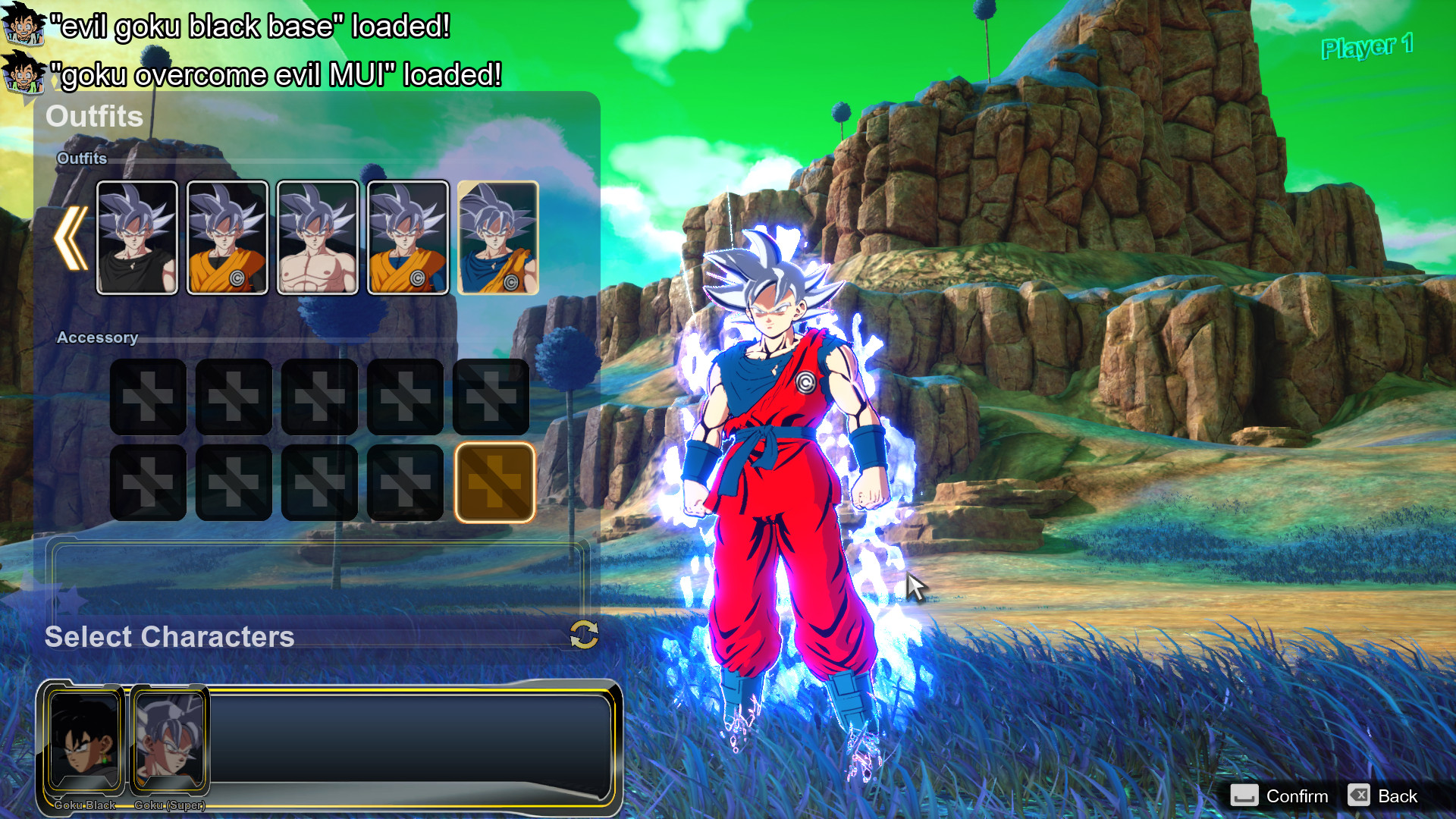
Task: Select the orange gi outfit thumbnail
Action: coord(227,237)
